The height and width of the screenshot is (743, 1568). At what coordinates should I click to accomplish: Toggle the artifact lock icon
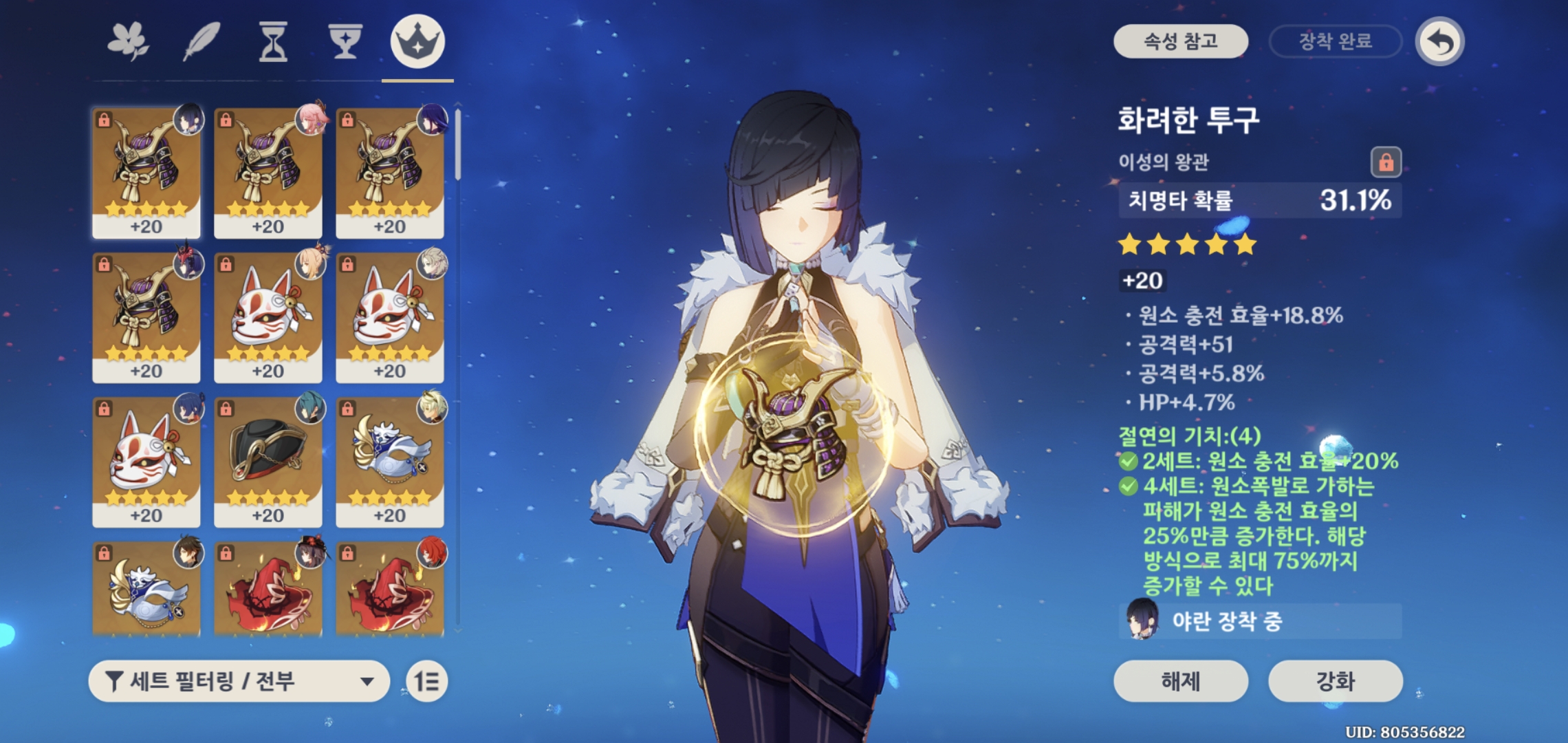click(1386, 162)
